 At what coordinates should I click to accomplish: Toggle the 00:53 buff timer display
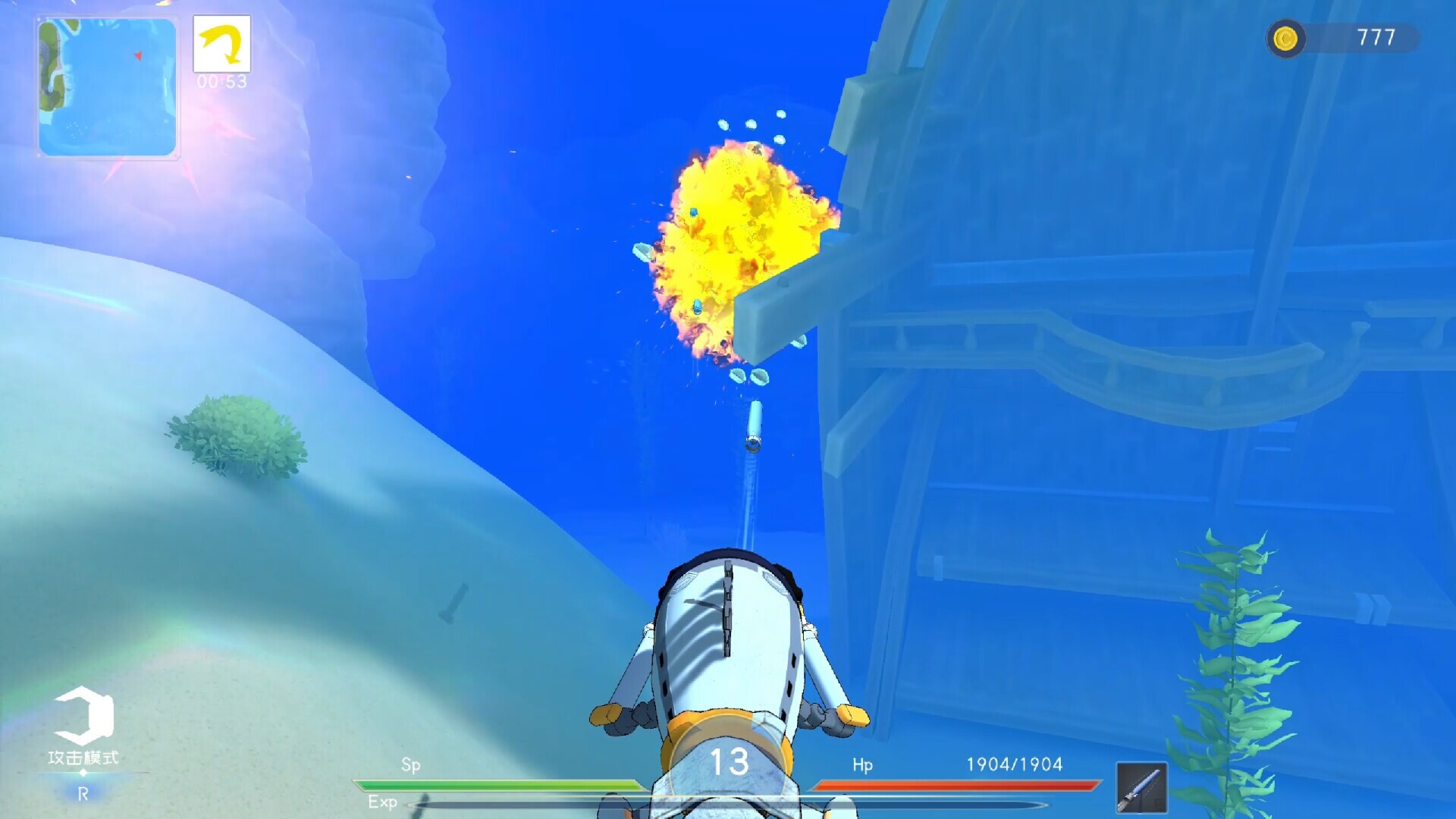[223, 80]
